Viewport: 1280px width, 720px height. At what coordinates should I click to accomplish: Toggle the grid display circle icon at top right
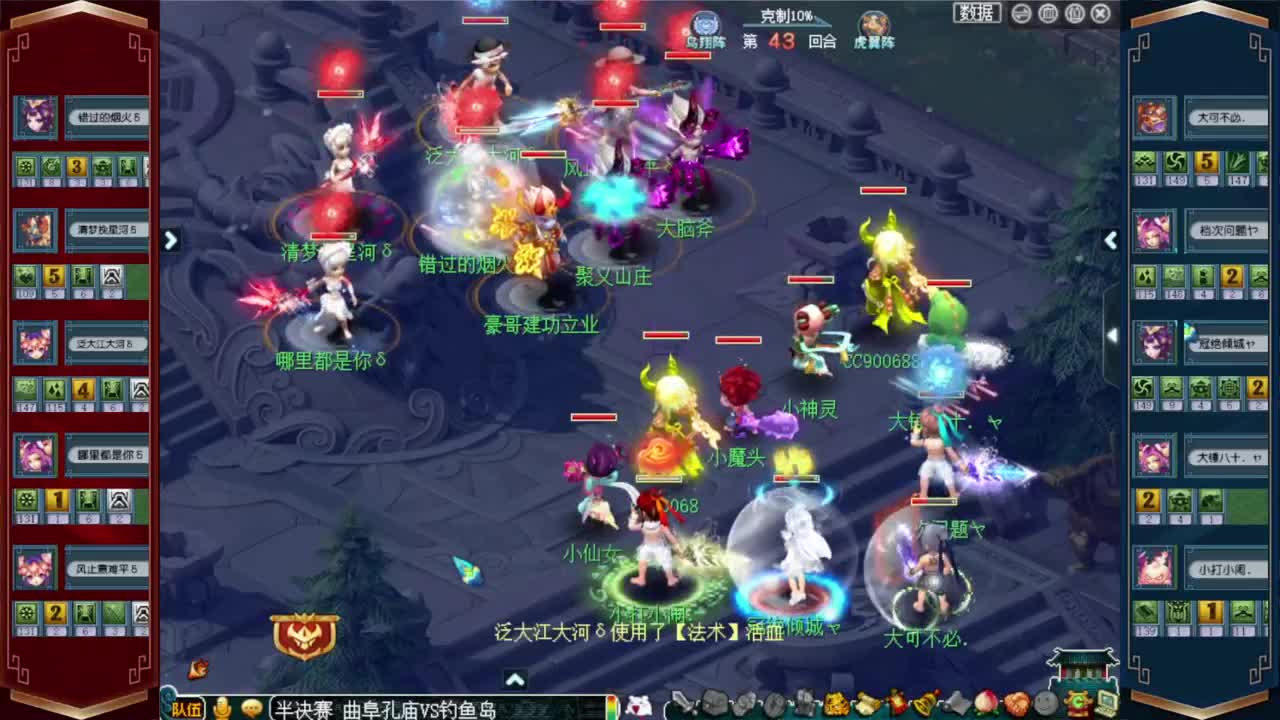click(1048, 13)
